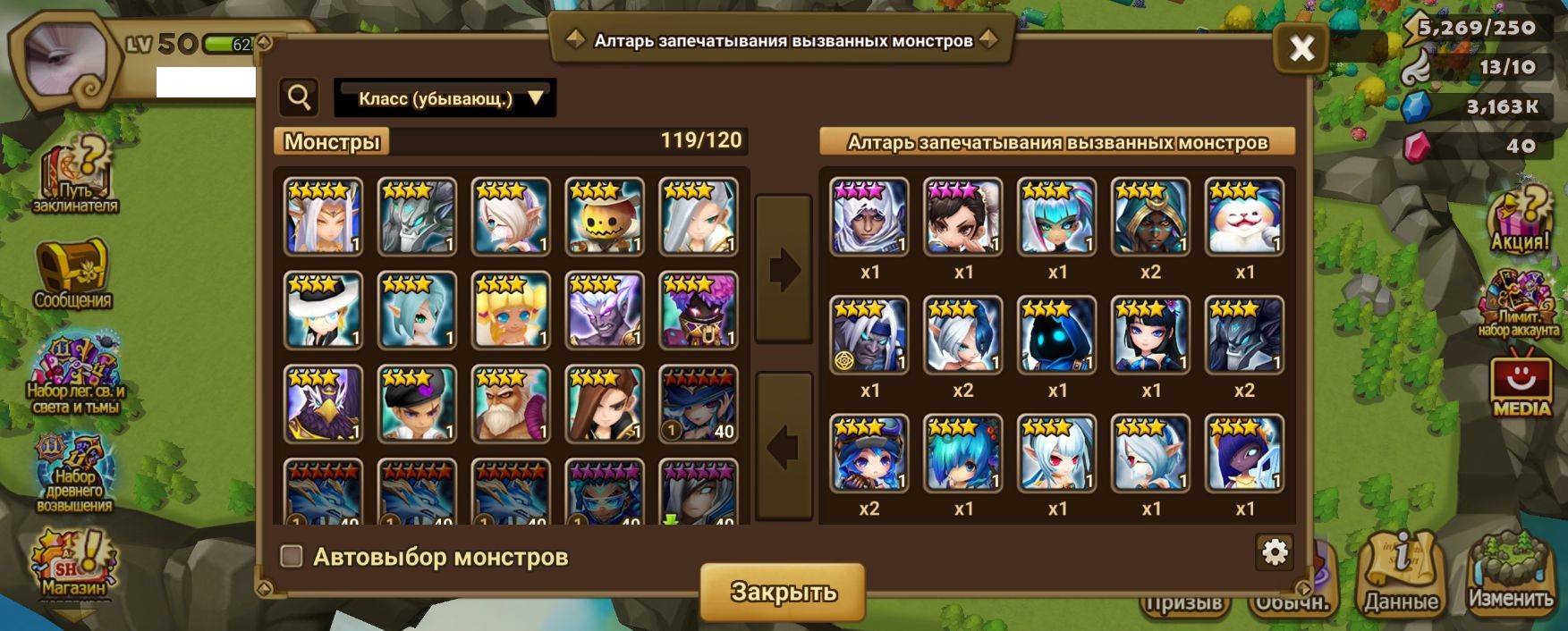Select the white-bearded old man monster
This screenshot has height=631, width=1568.
511,404
